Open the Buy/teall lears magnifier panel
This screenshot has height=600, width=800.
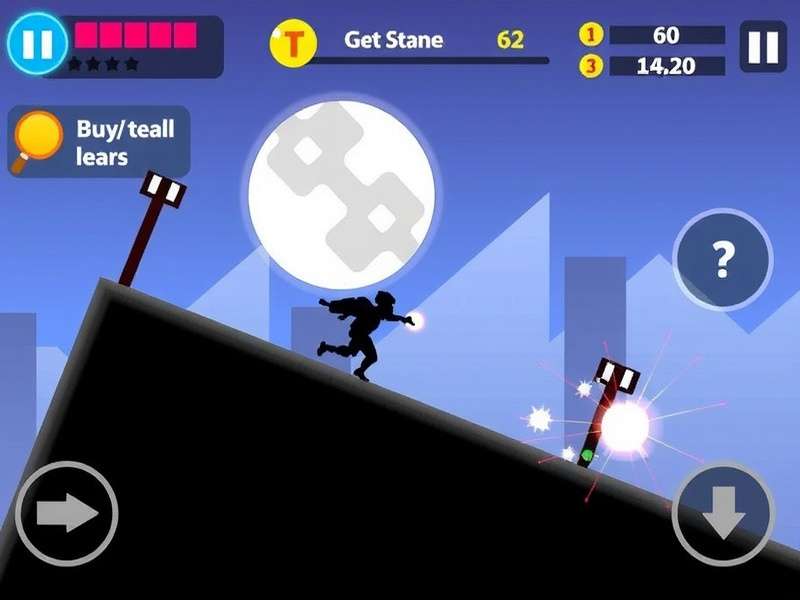(99, 143)
